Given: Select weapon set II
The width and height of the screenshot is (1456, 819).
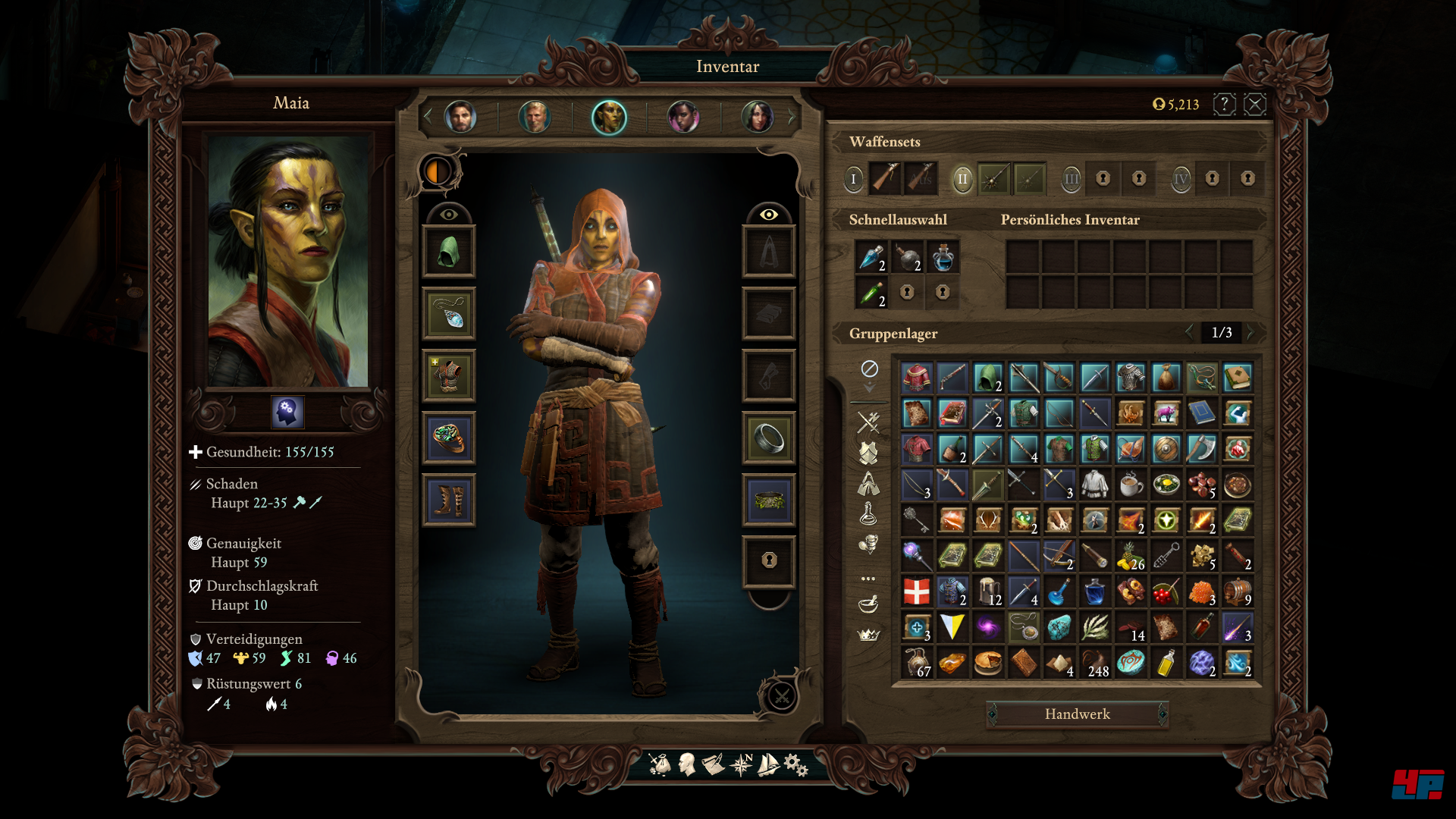Looking at the screenshot, I should (x=962, y=179).
